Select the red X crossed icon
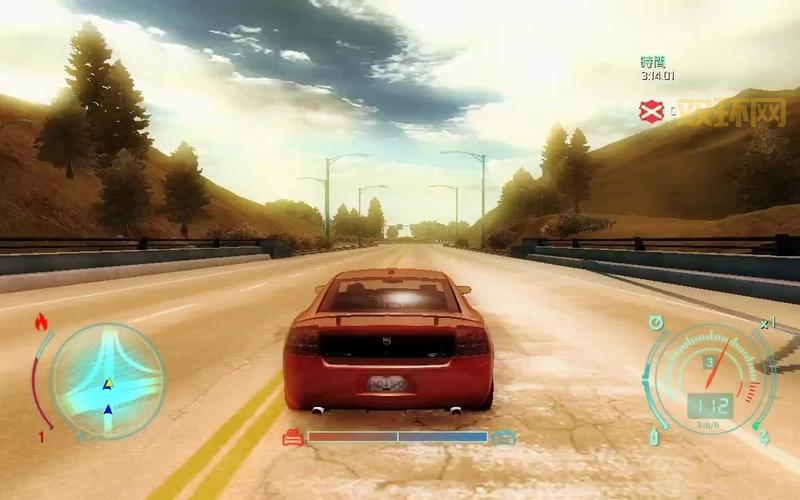The height and width of the screenshot is (500, 800). pyautogui.click(x=652, y=112)
